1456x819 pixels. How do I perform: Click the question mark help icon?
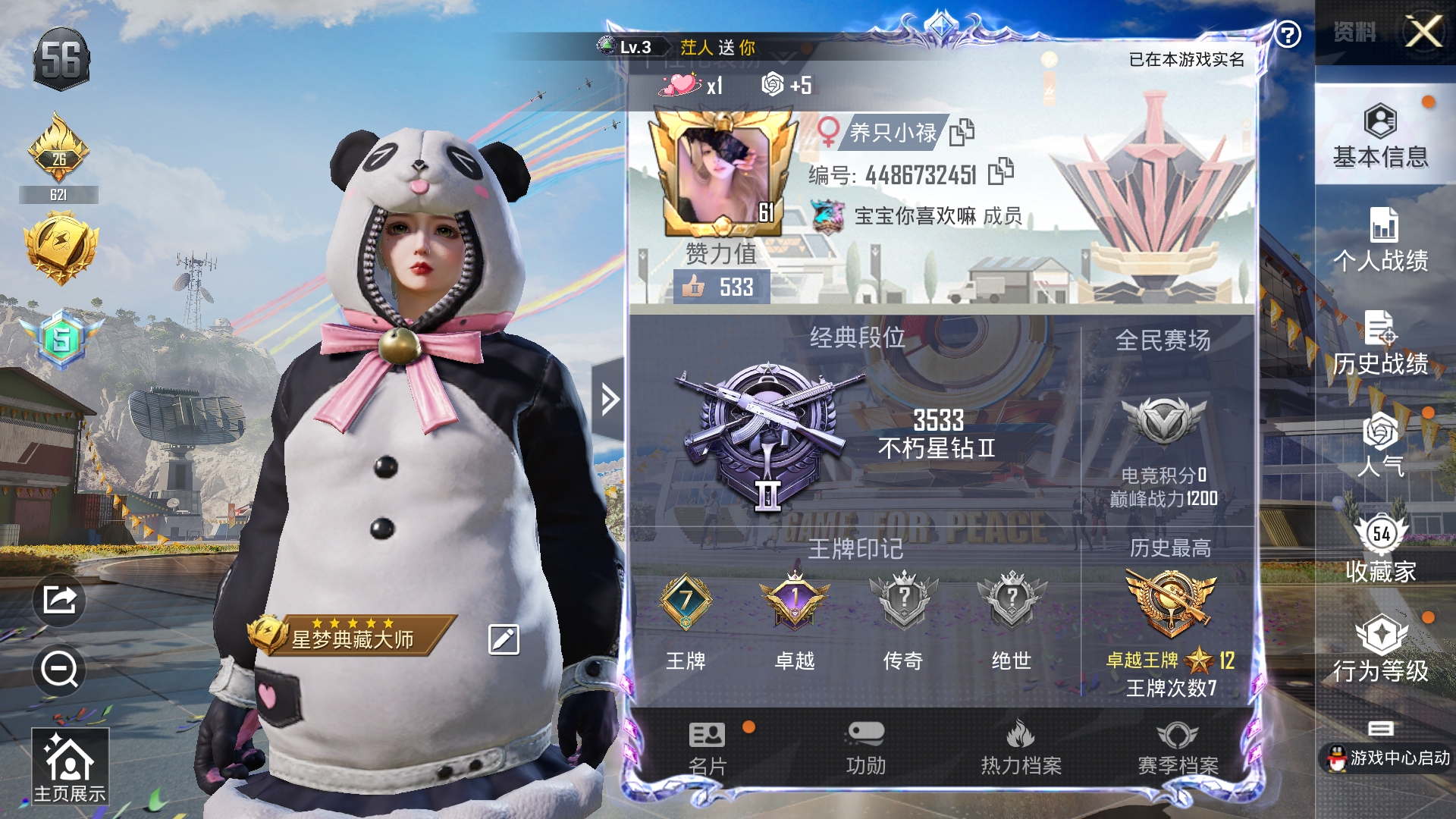click(1288, 34)
